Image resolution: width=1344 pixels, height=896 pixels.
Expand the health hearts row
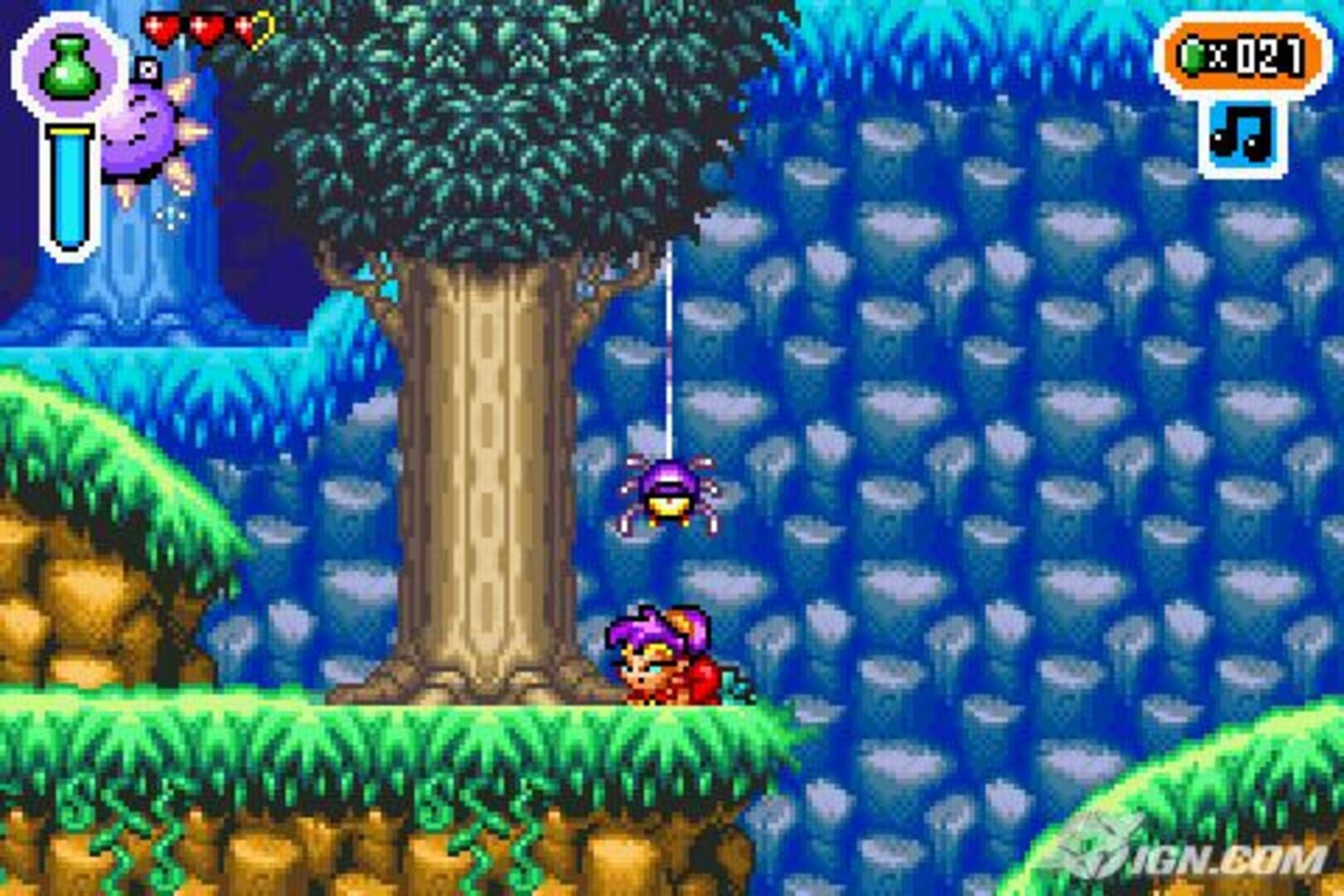tap(204, 29)
